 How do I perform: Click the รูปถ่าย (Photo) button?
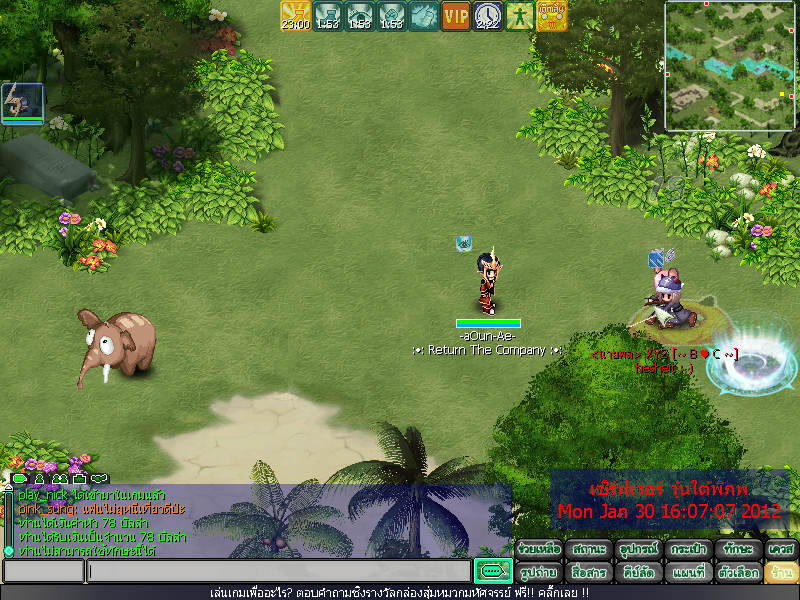(x=540, y=573)
